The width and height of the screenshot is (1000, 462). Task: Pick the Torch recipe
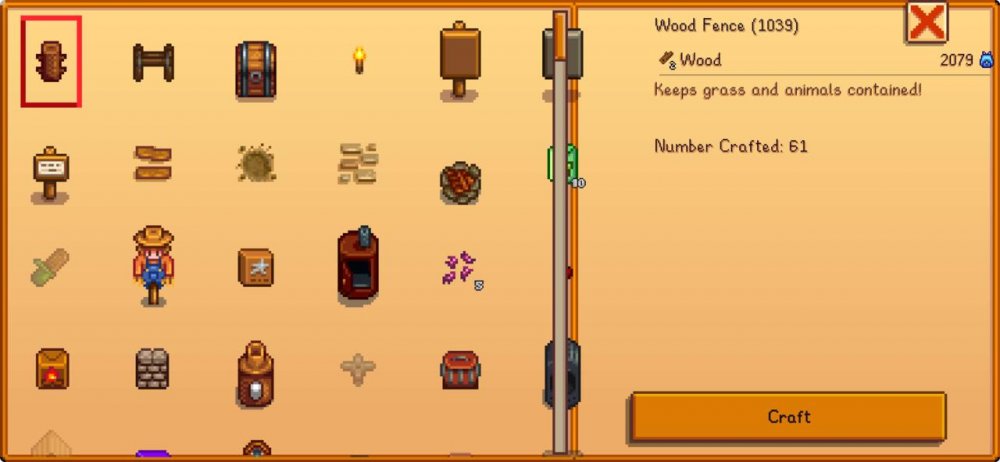coord(359,60)
